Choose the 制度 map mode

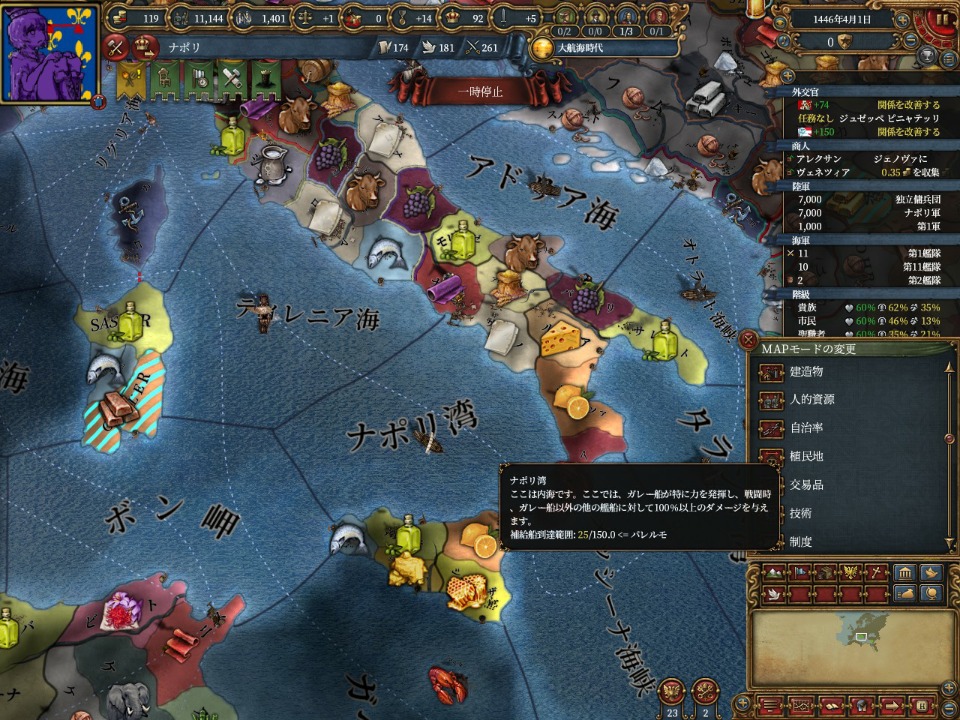[800, 541]
